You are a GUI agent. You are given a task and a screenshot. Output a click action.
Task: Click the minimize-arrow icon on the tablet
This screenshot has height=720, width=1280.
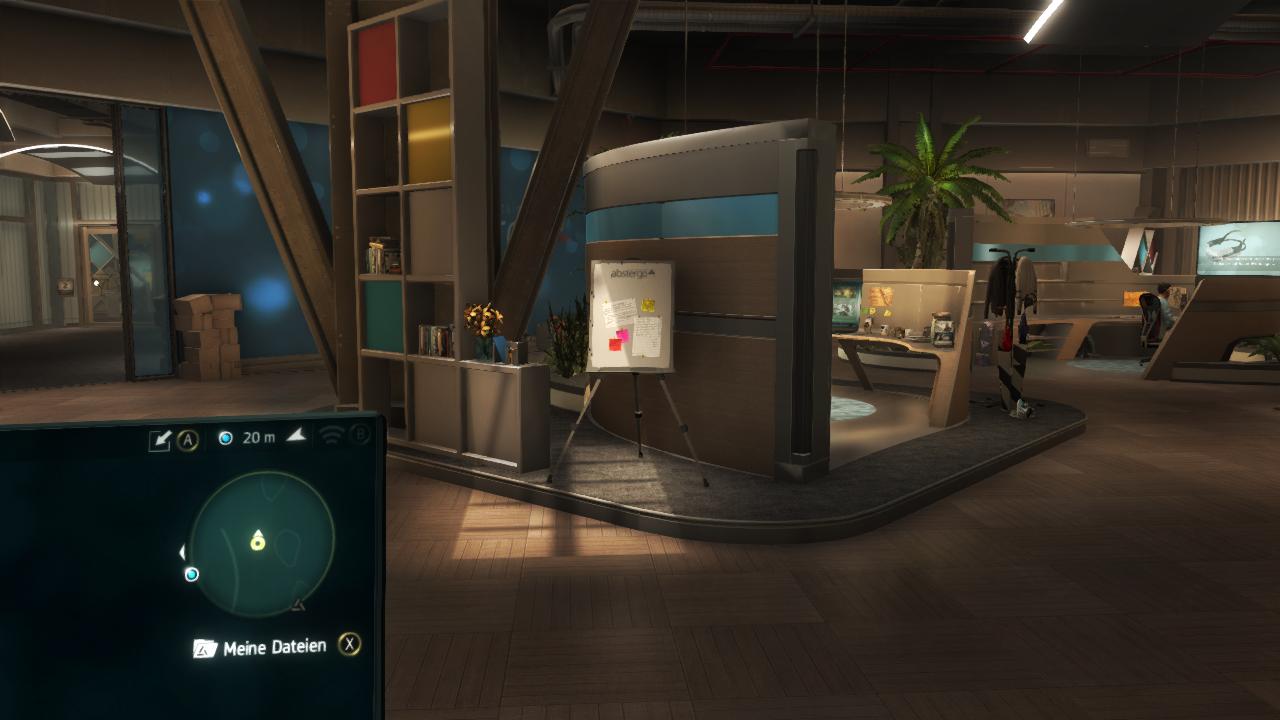pos(160,440)
